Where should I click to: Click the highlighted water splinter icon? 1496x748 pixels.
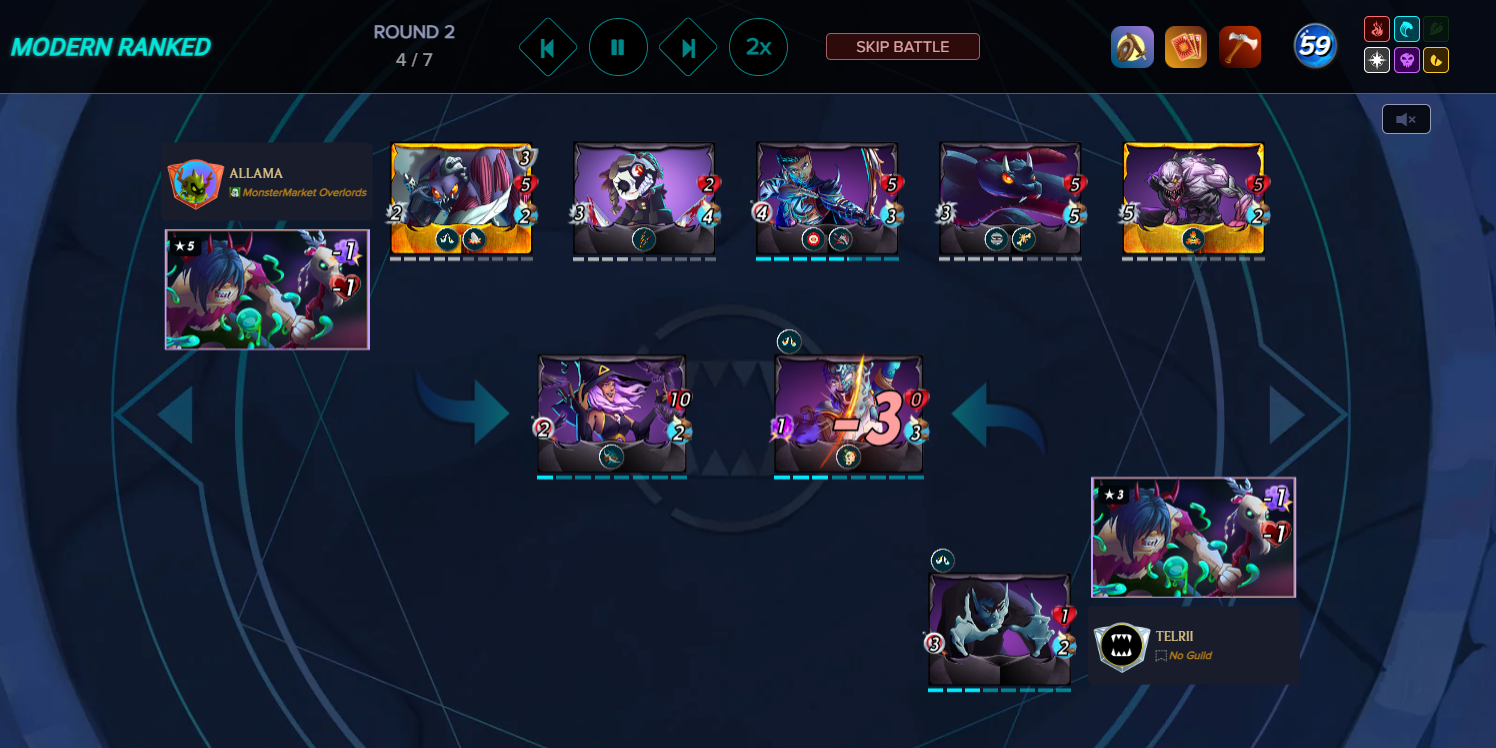(1407, 28)
